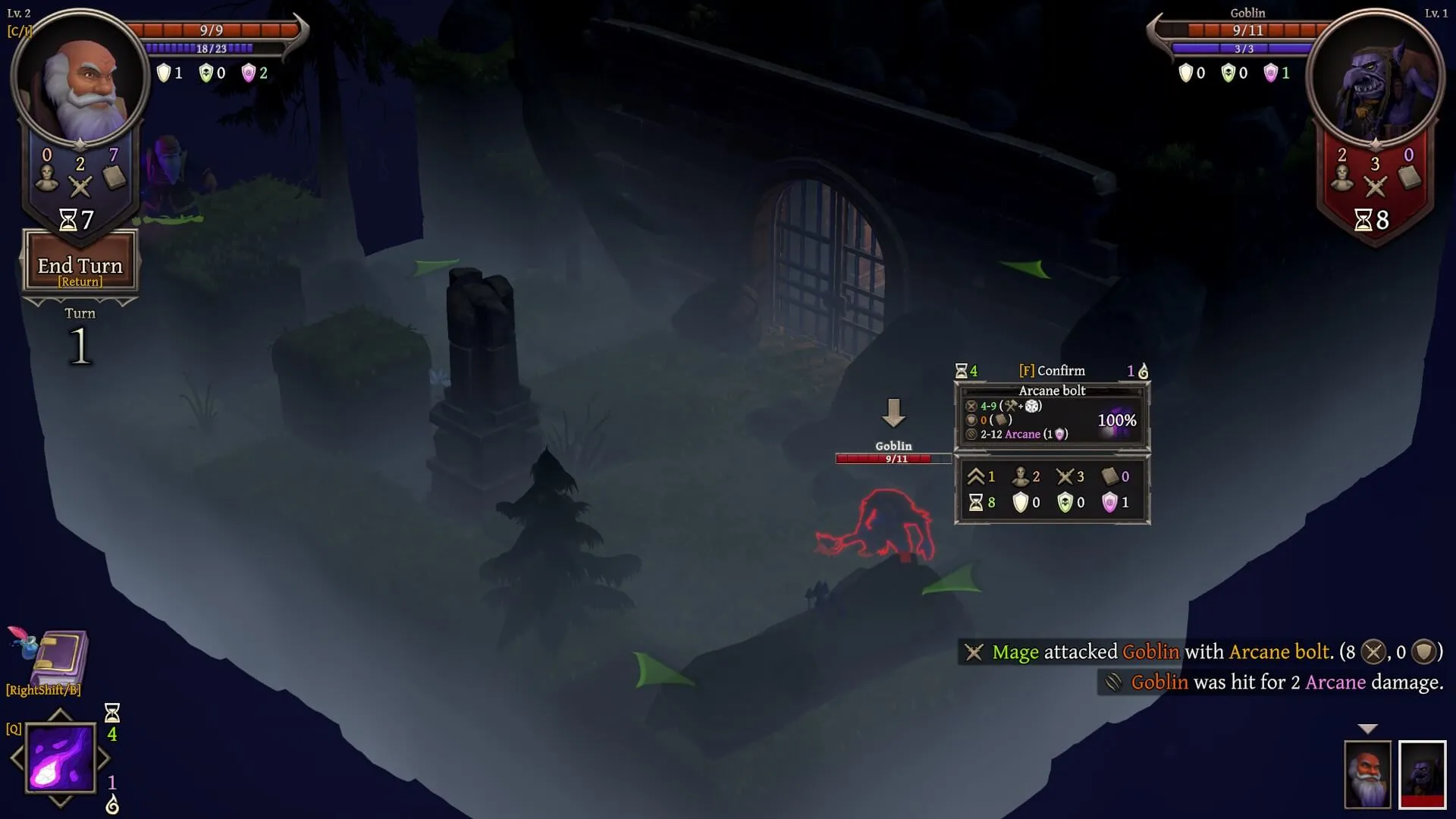Image resolution: width=1456 pixels, height=819 pixels.
Task: Cycle to the previous ability with left arrow
Action: point(16,758)
